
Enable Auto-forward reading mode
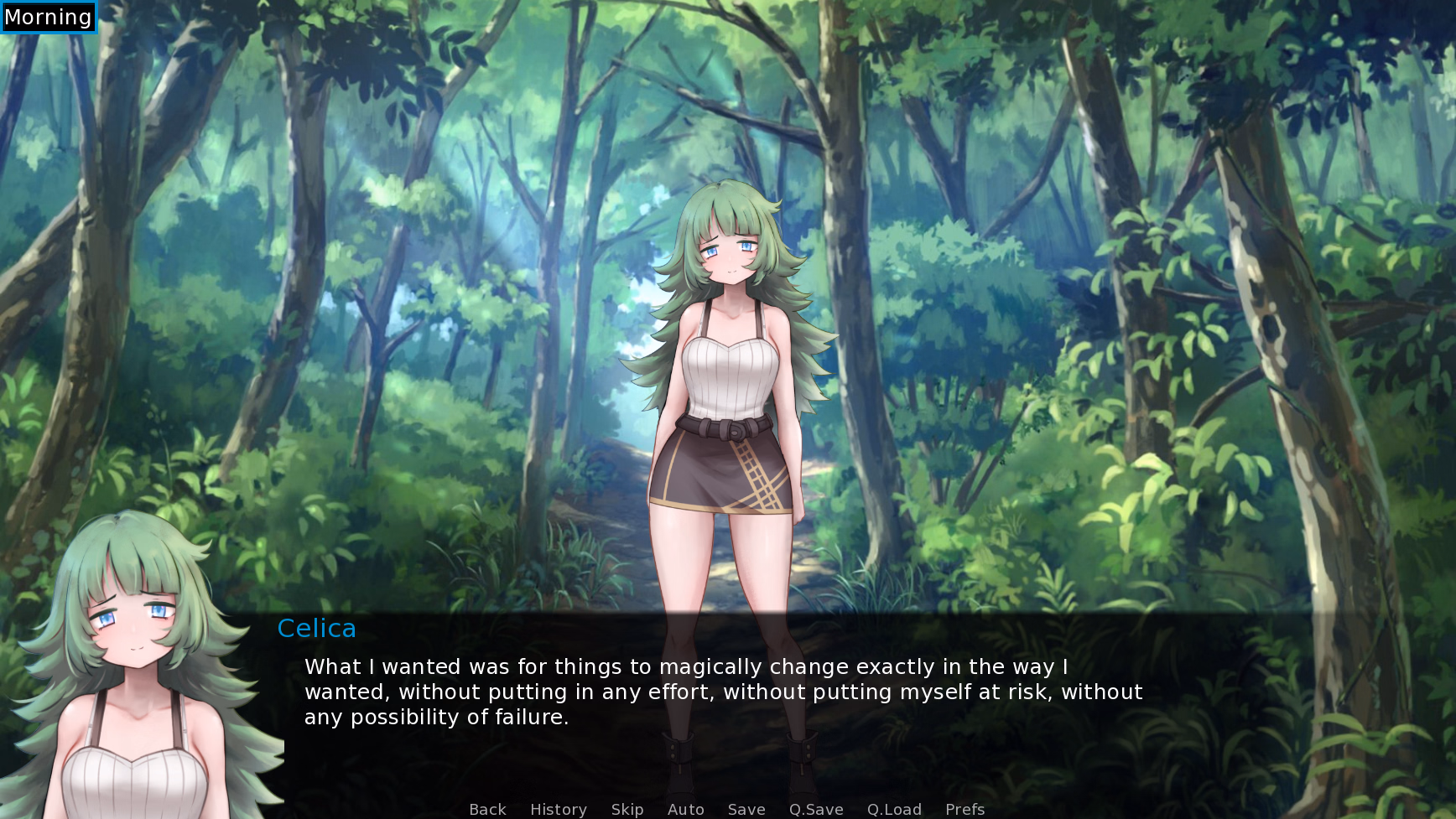pos(684,808)
